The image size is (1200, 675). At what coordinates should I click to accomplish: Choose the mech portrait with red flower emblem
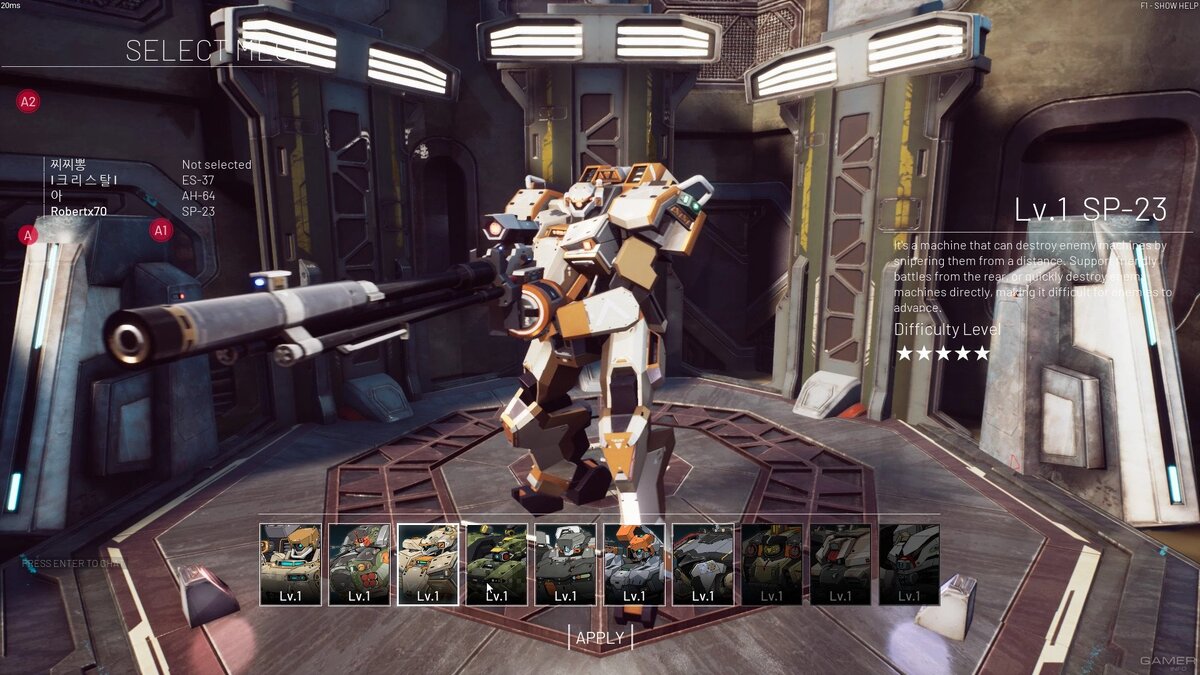359,564
